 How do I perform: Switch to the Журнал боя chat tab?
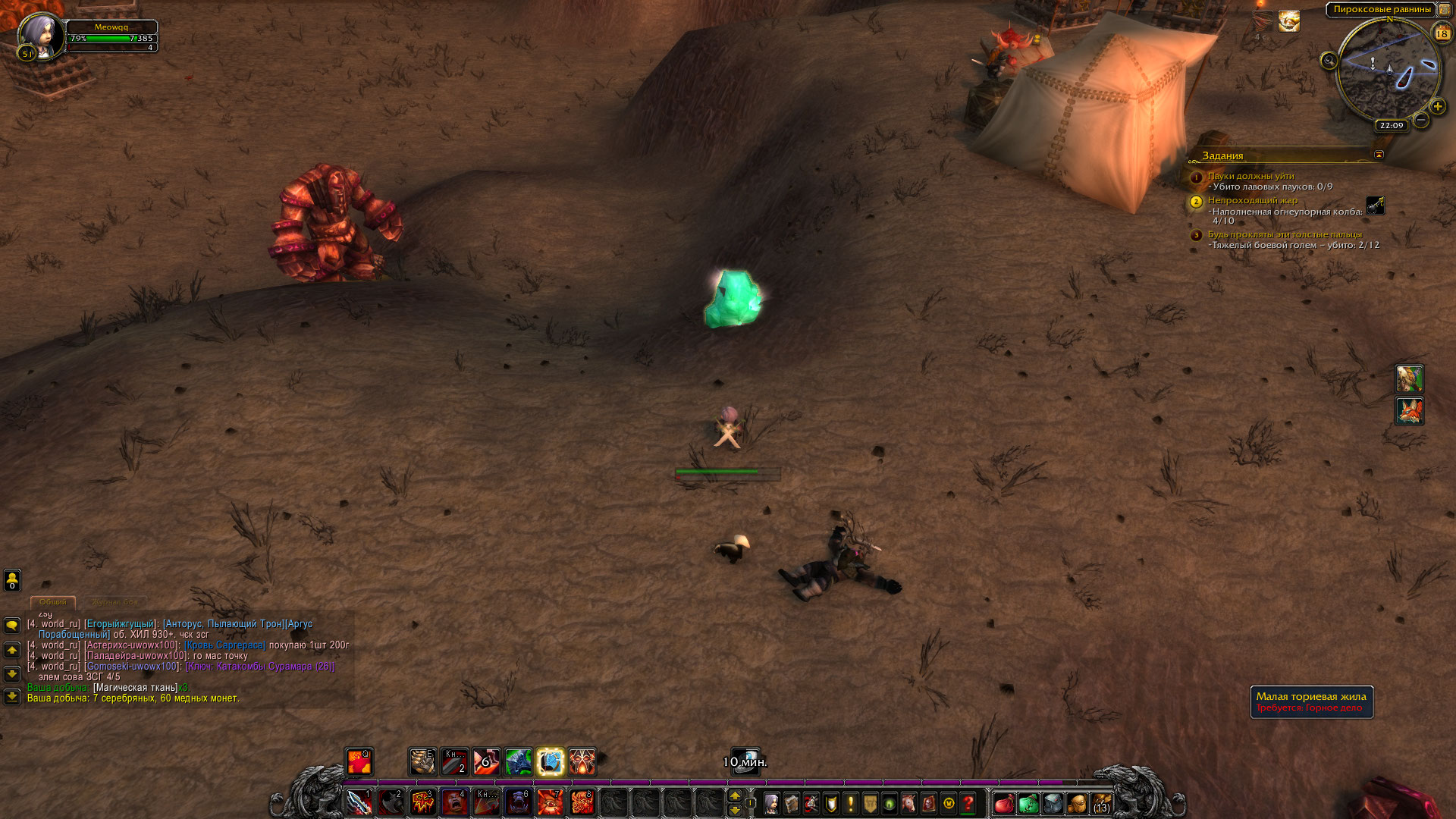[x=115, y=602]
